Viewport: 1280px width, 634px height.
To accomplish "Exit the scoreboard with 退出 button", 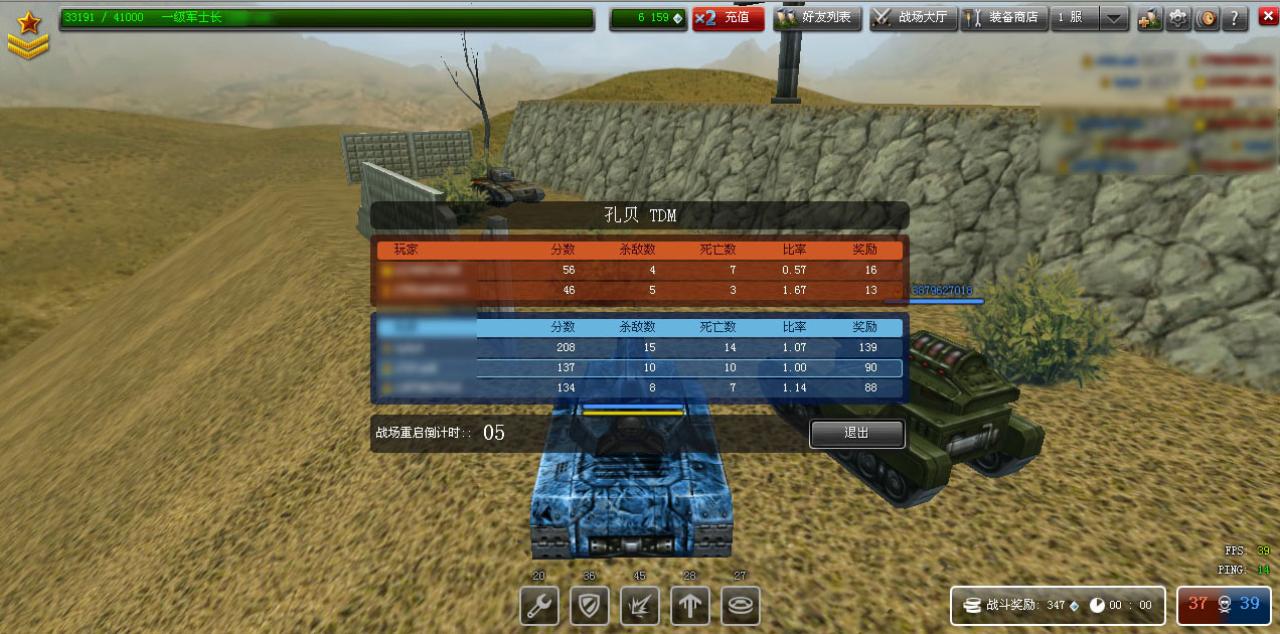I will tap(857, 433).
